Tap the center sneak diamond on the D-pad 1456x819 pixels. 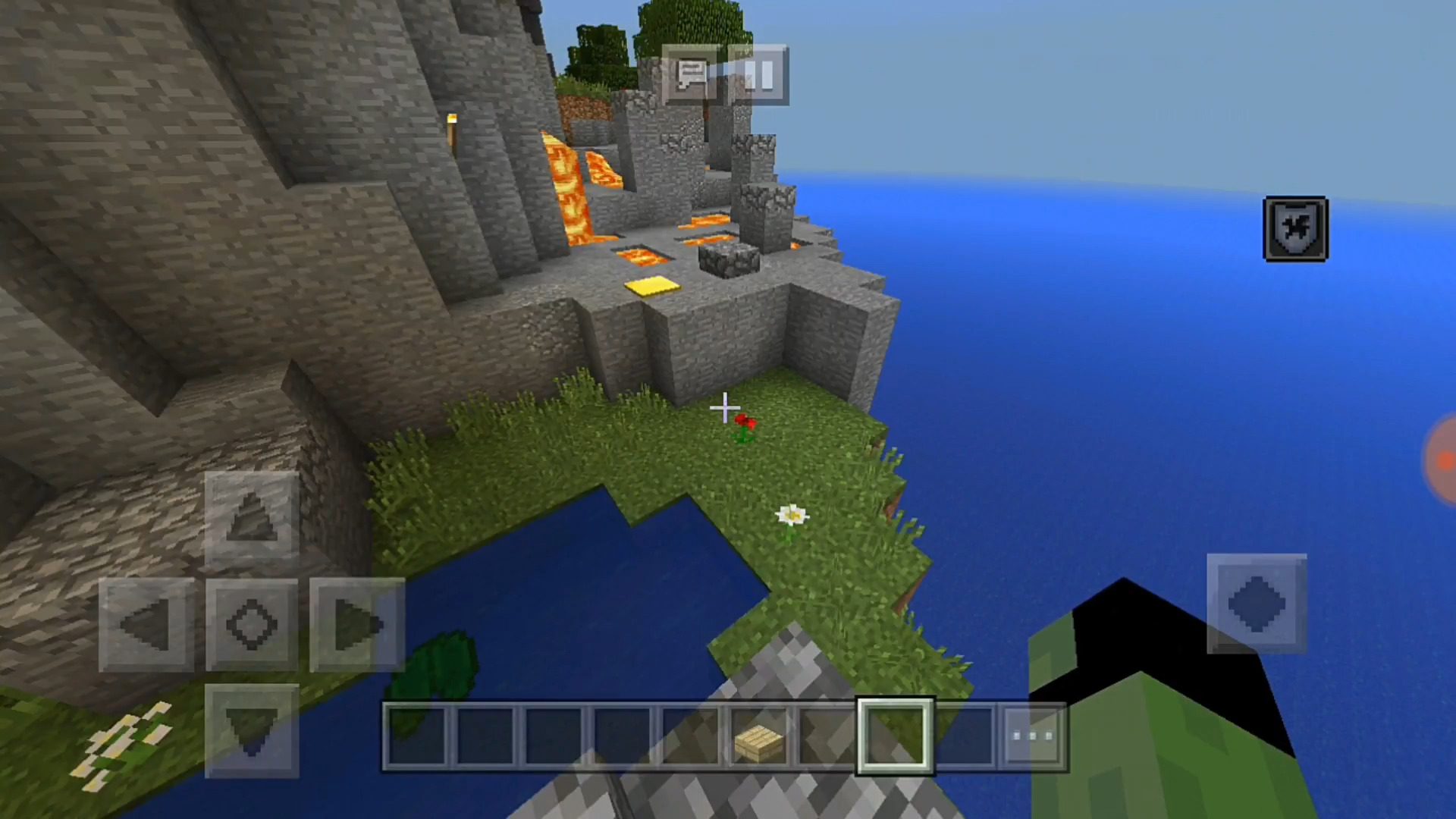pyautogui.click(x=250, y=623)
